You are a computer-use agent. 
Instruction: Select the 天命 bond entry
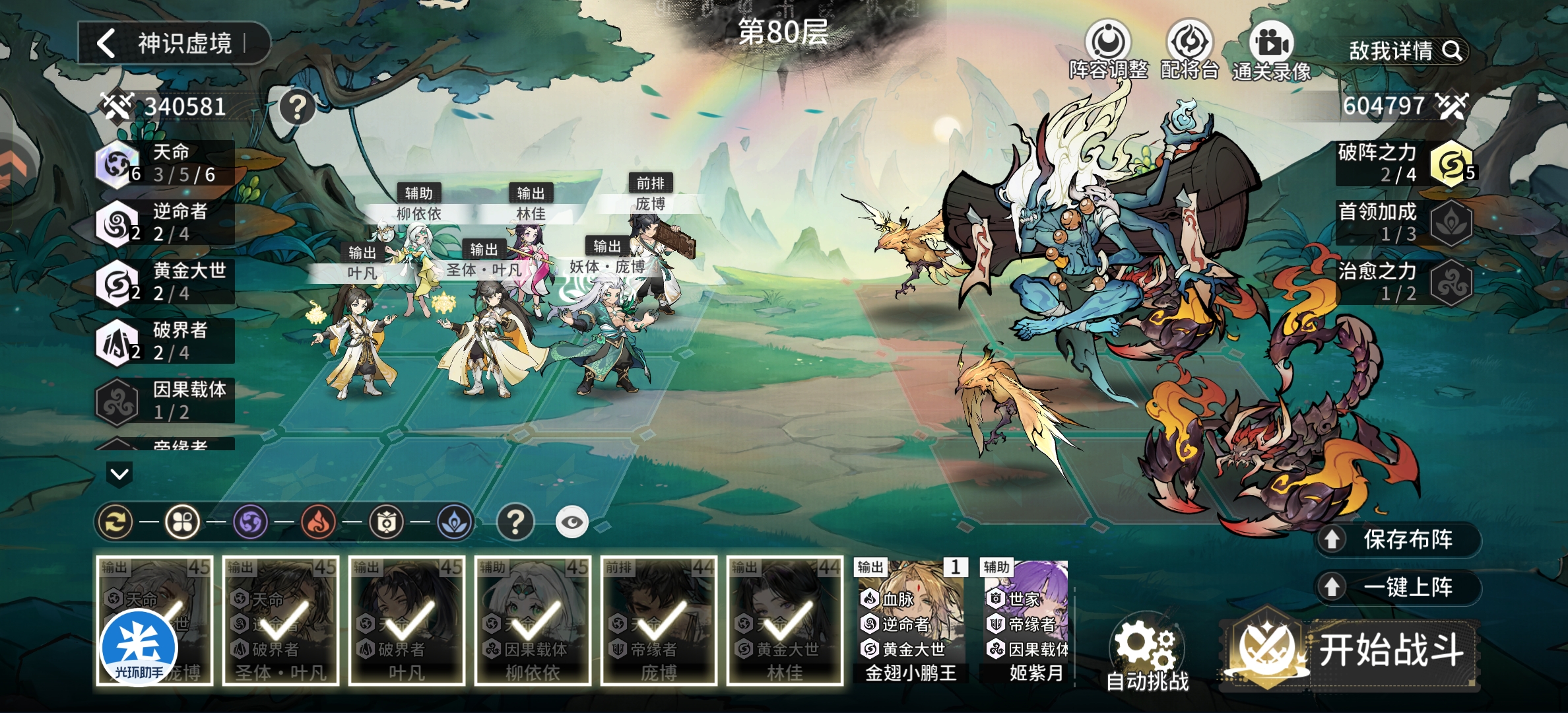coord(165,163)
